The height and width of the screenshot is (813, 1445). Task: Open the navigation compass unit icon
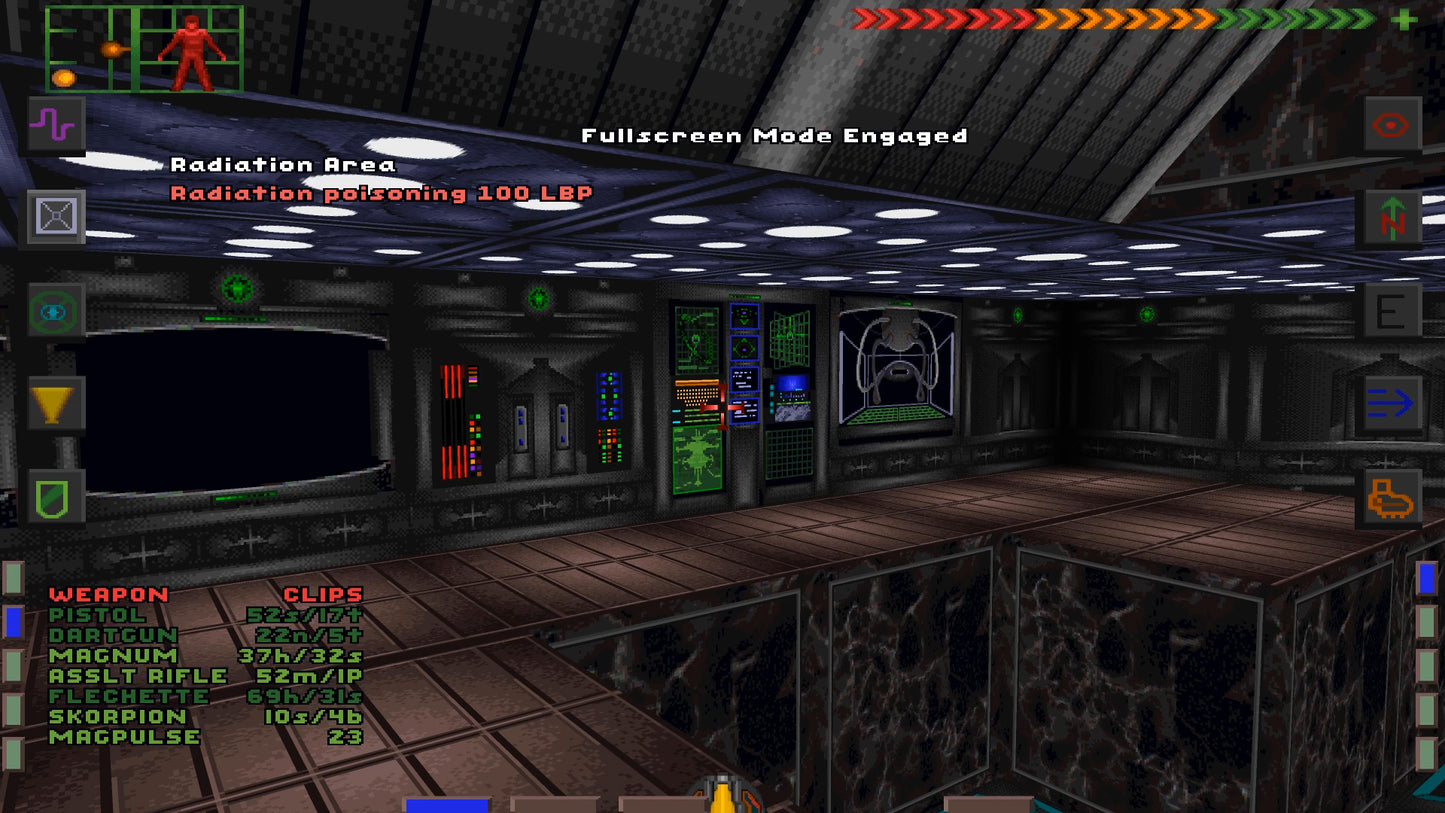coord(1390,217)
